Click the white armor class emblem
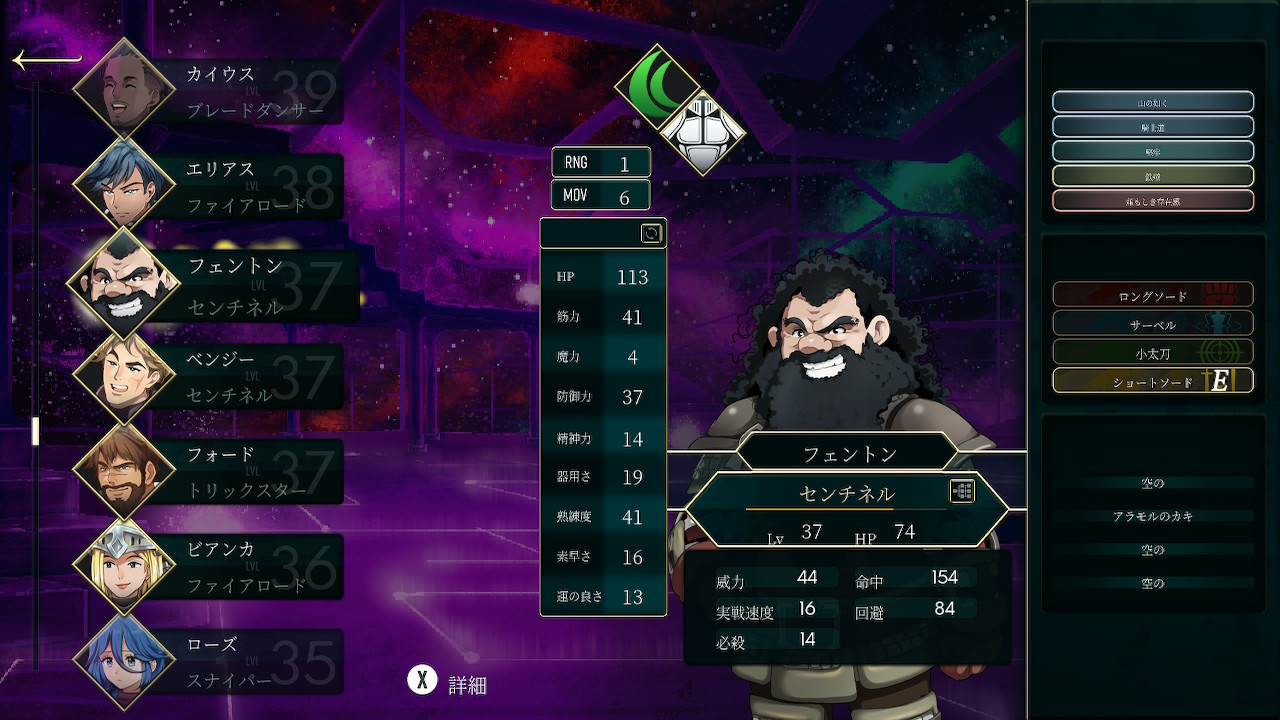This screenshot has height=720, width=1280. pyautogui.click(x=702, y=133)
